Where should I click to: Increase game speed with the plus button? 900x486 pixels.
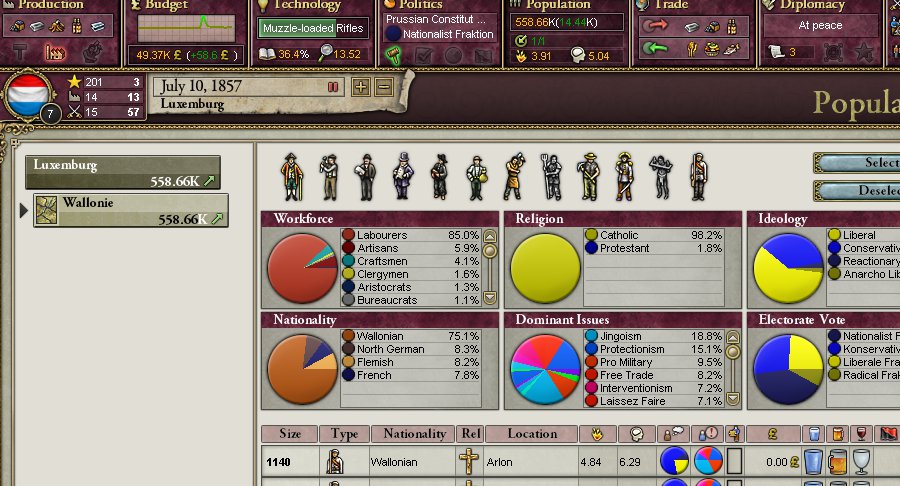coord(361,88)
